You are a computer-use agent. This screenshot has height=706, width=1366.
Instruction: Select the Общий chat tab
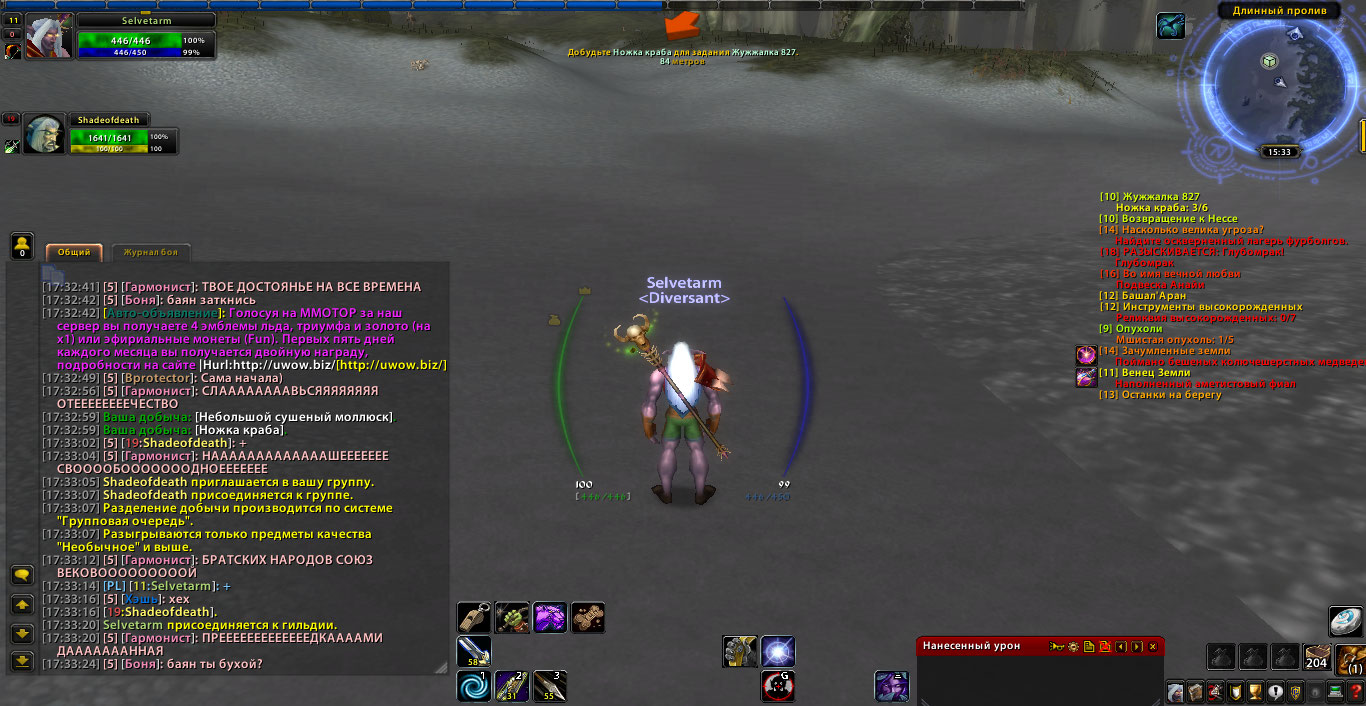coord(74,253)
